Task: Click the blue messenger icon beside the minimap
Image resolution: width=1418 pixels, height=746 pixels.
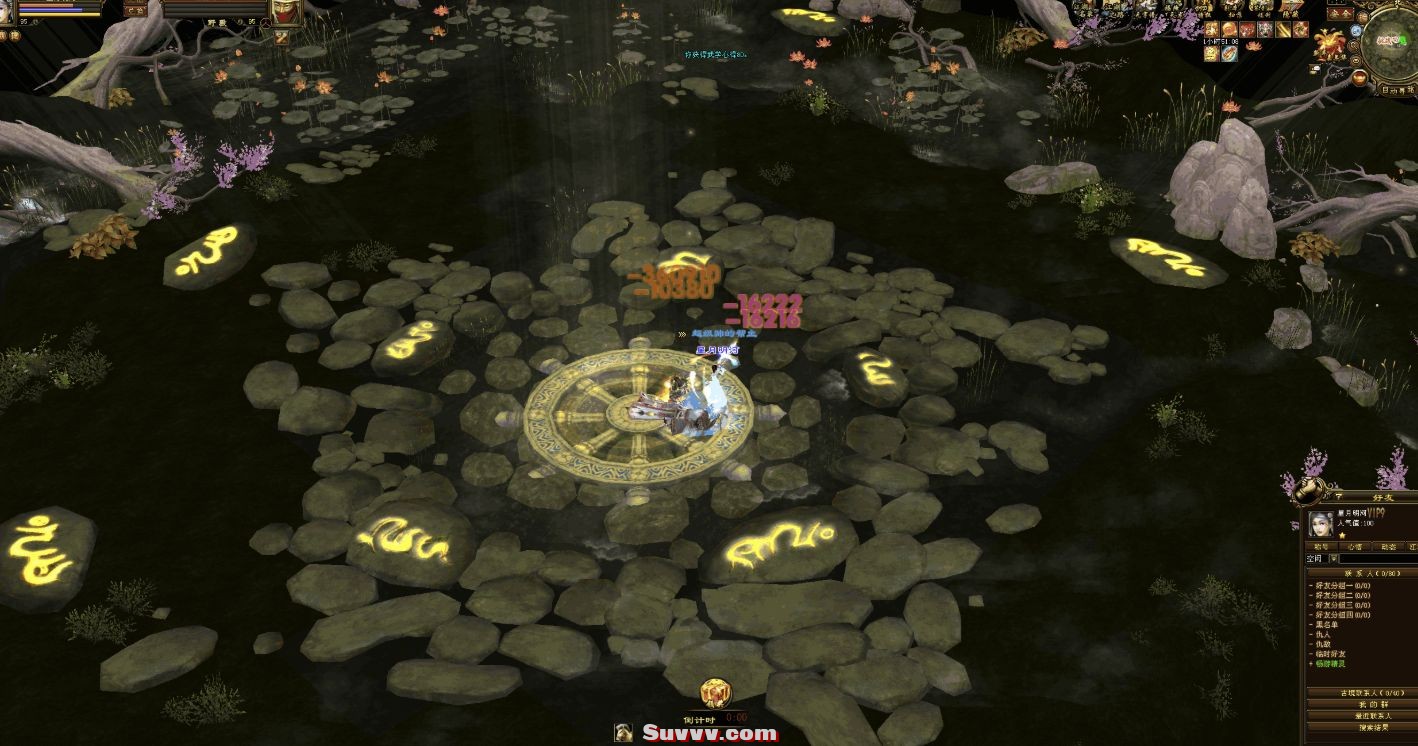Action: coord(1356,30)
